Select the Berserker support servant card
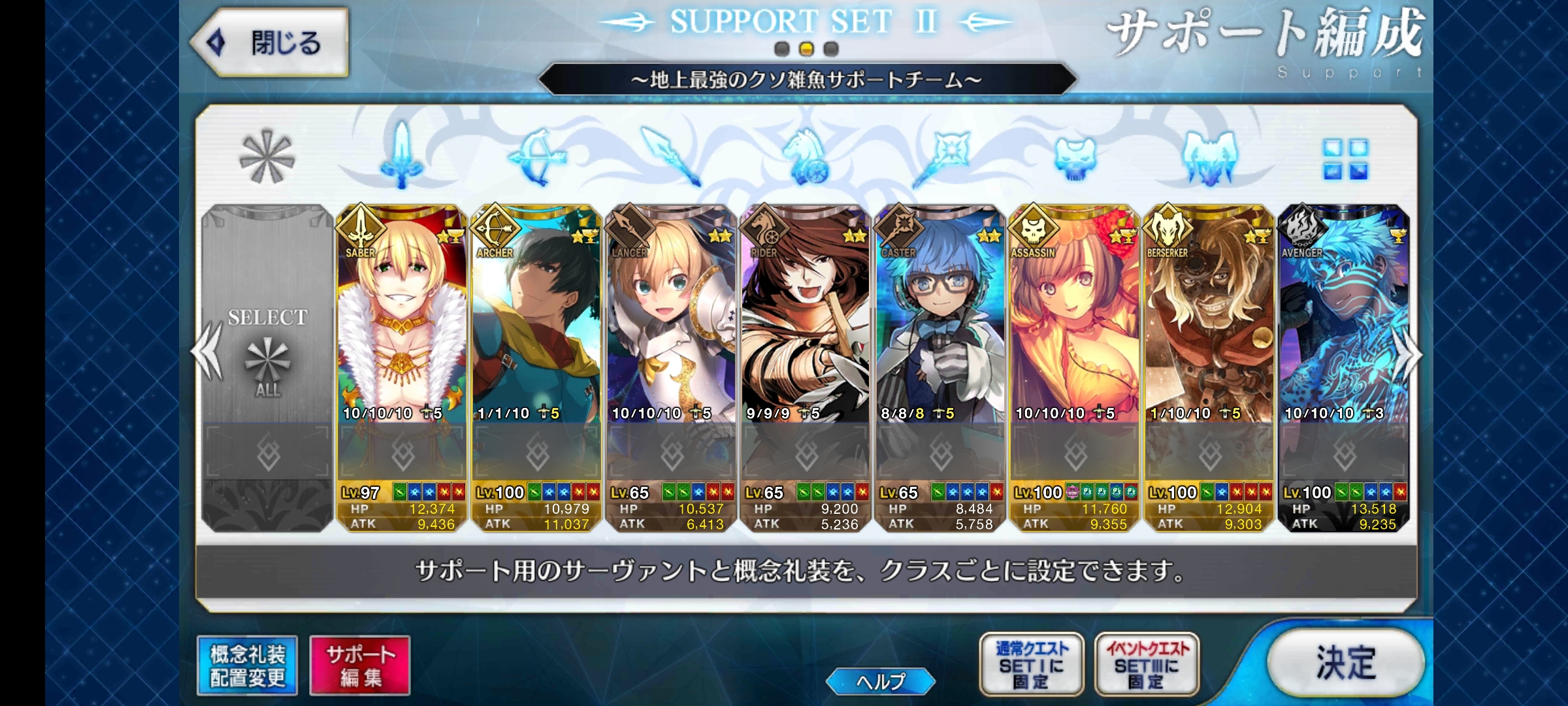 pos(1209,340)
